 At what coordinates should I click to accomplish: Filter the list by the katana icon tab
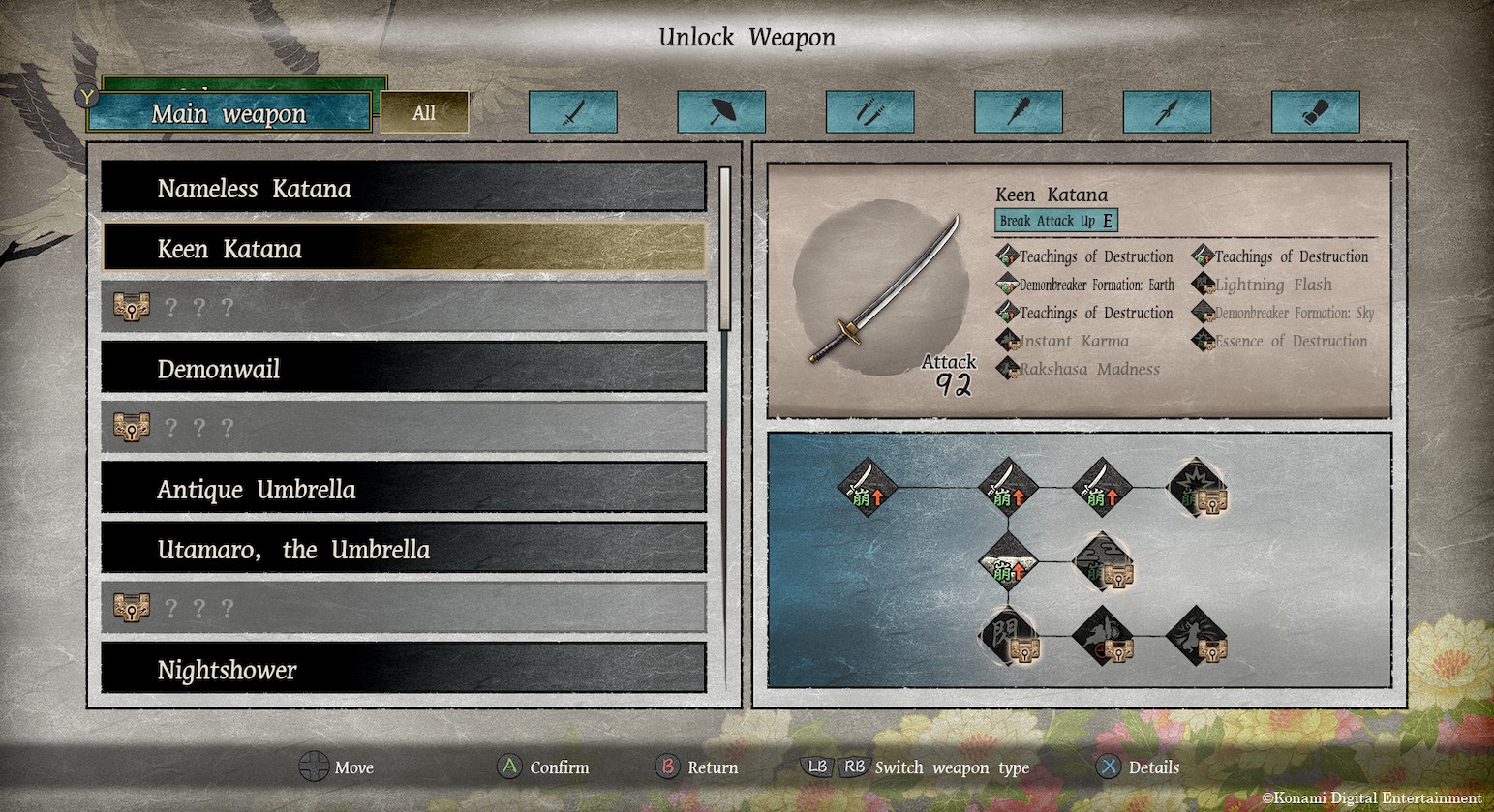572,112
